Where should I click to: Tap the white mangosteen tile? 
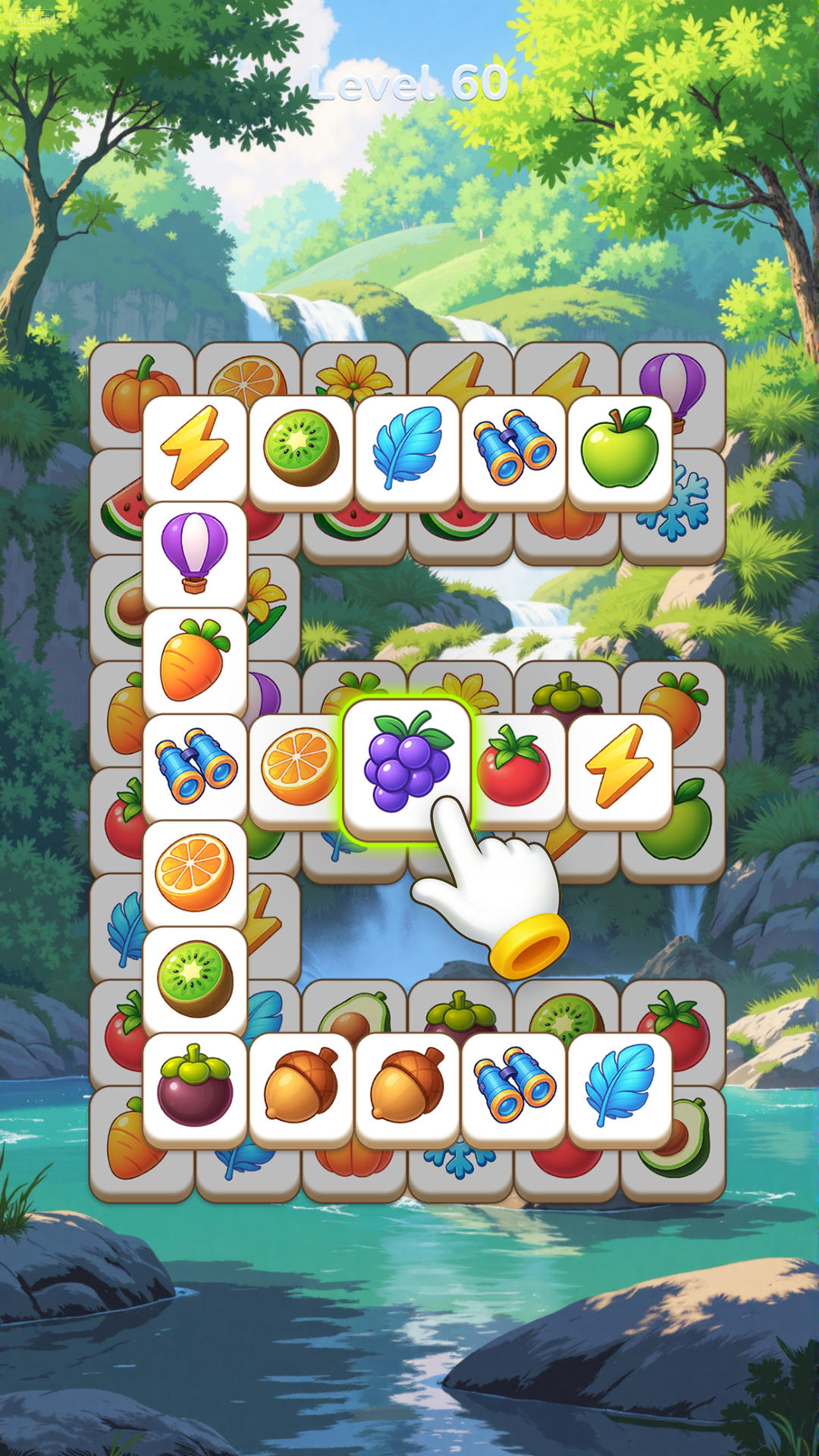(x=194, y=1086)
